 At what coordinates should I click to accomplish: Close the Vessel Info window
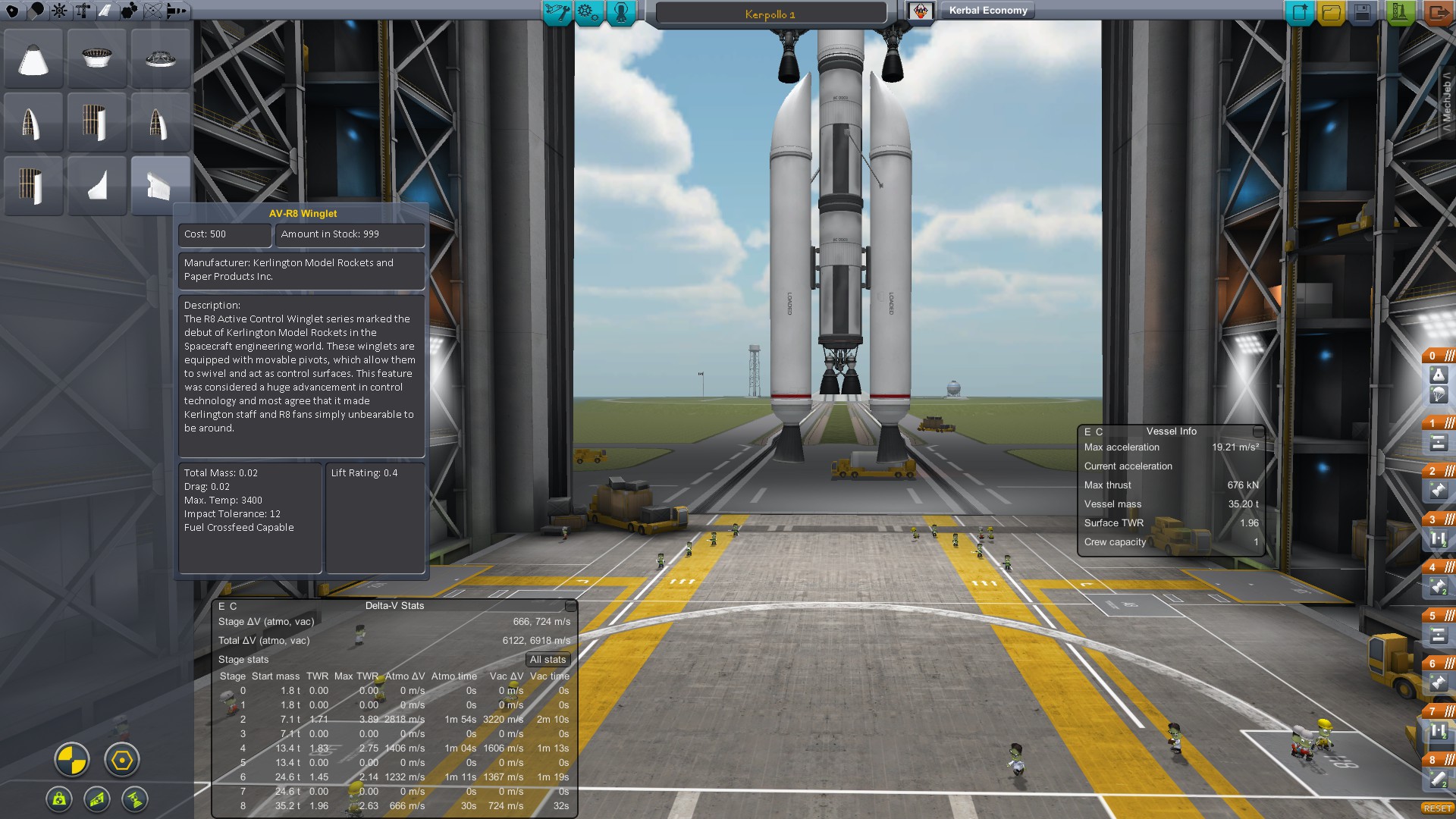pos(1258,431)
